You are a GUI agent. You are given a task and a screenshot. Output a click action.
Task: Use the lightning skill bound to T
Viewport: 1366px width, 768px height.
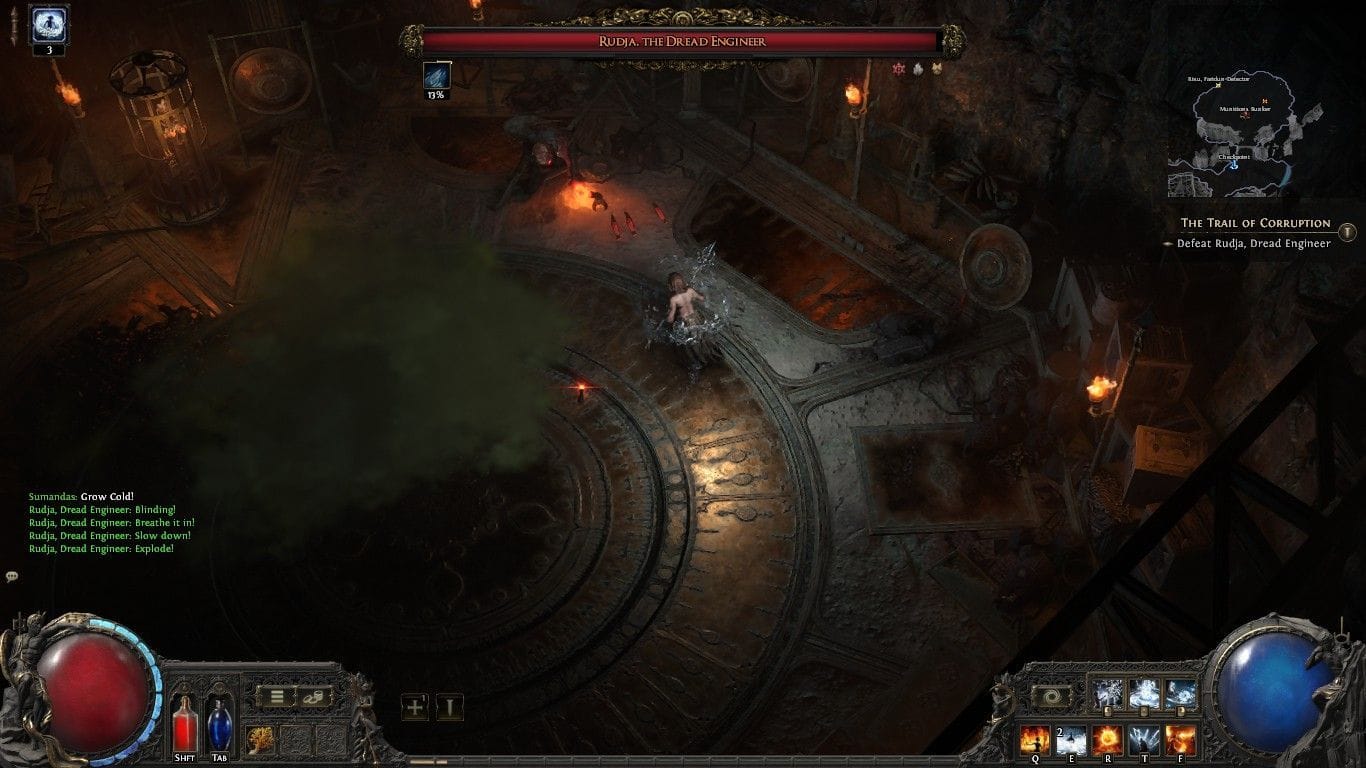(1145, 740)
